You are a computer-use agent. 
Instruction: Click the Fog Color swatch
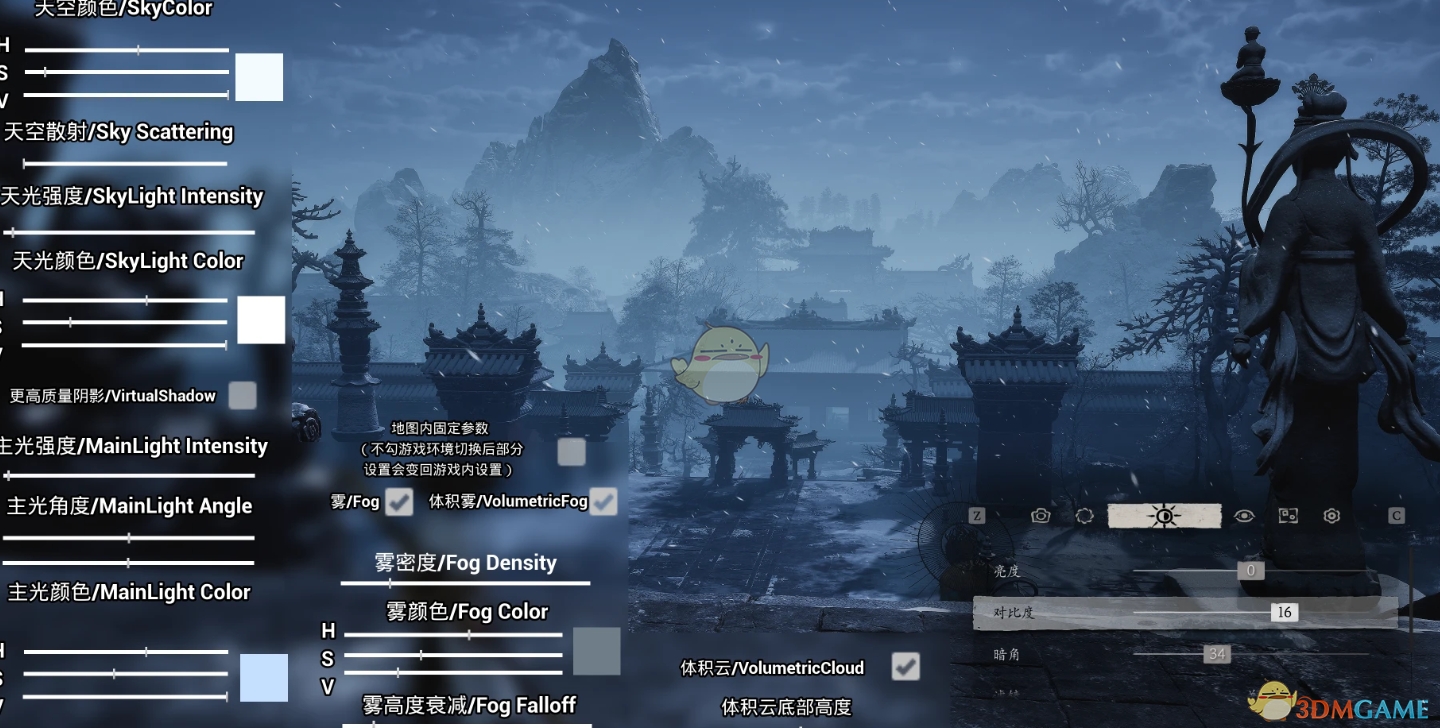click(598, 650)
